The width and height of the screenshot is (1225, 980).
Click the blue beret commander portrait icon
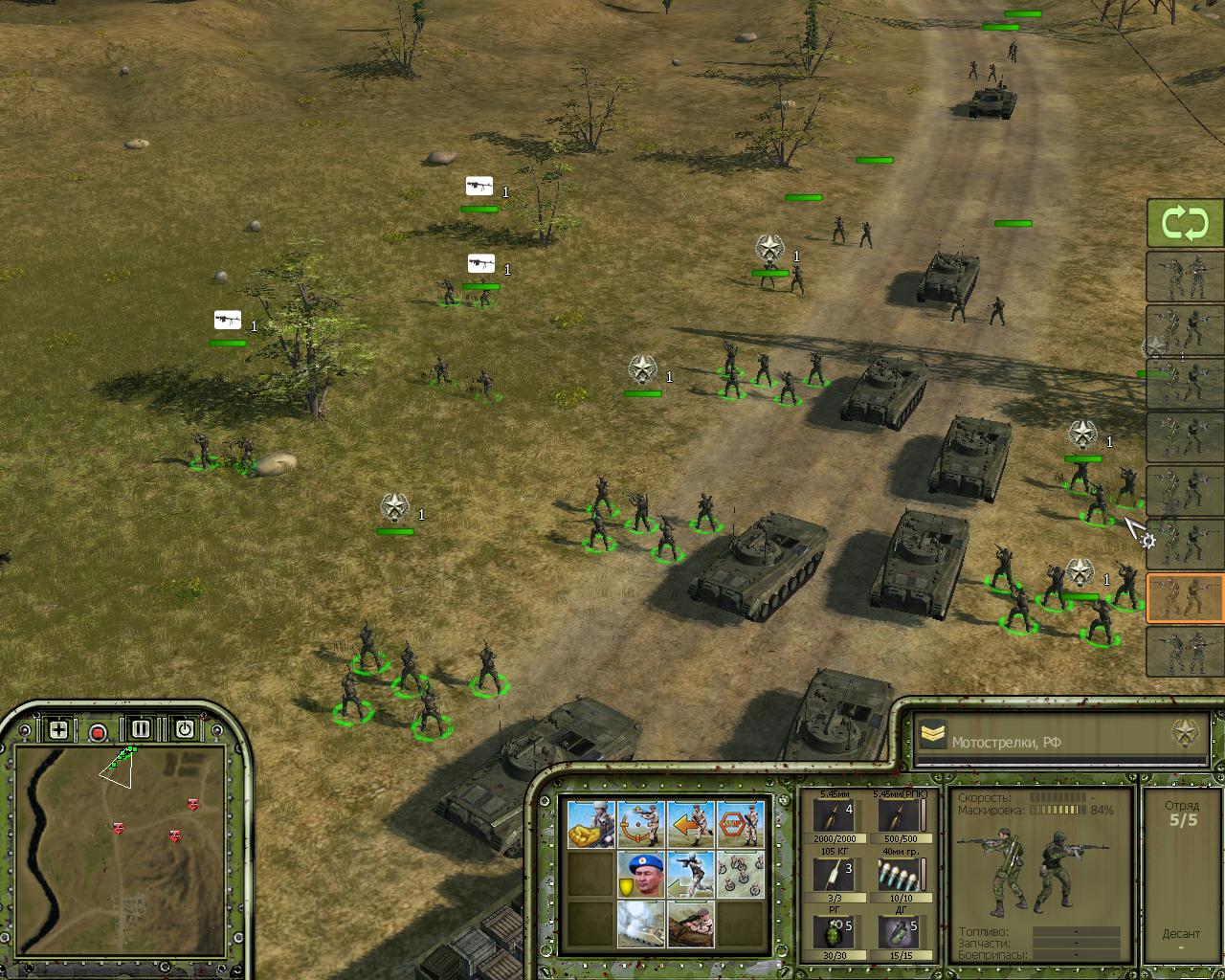[640, 875]
